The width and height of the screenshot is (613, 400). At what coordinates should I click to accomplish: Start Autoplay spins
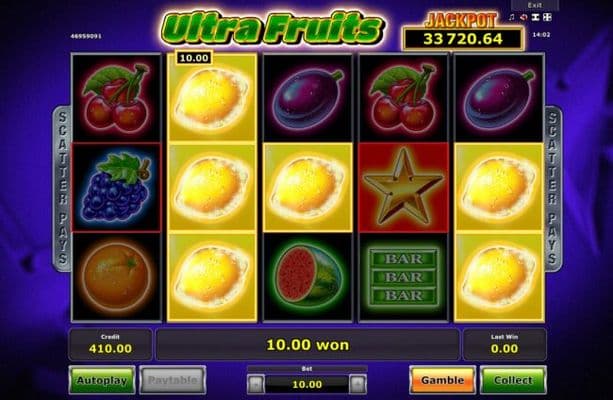click(x=101, y=380)
